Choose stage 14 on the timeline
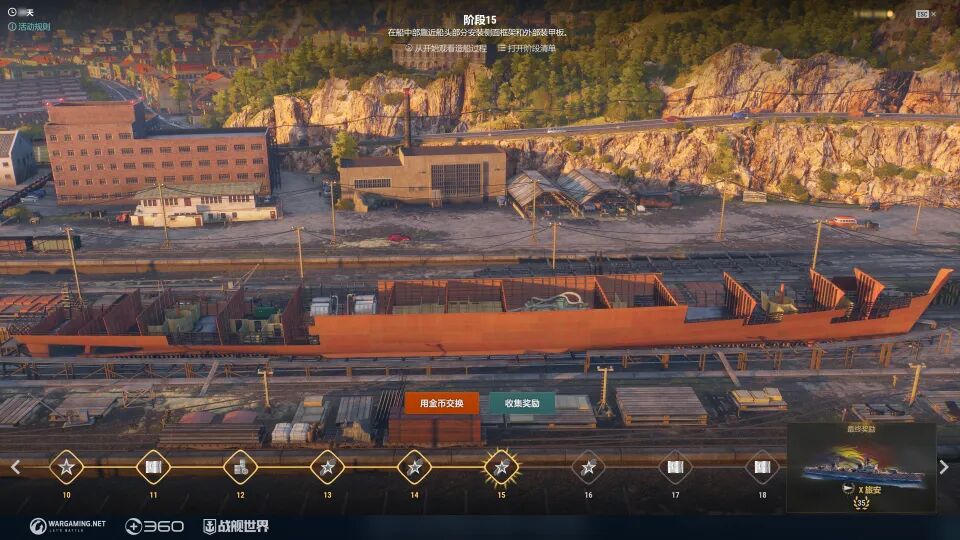Image resolution: width=960 pixels, height=540 pixels. point(414,466)
